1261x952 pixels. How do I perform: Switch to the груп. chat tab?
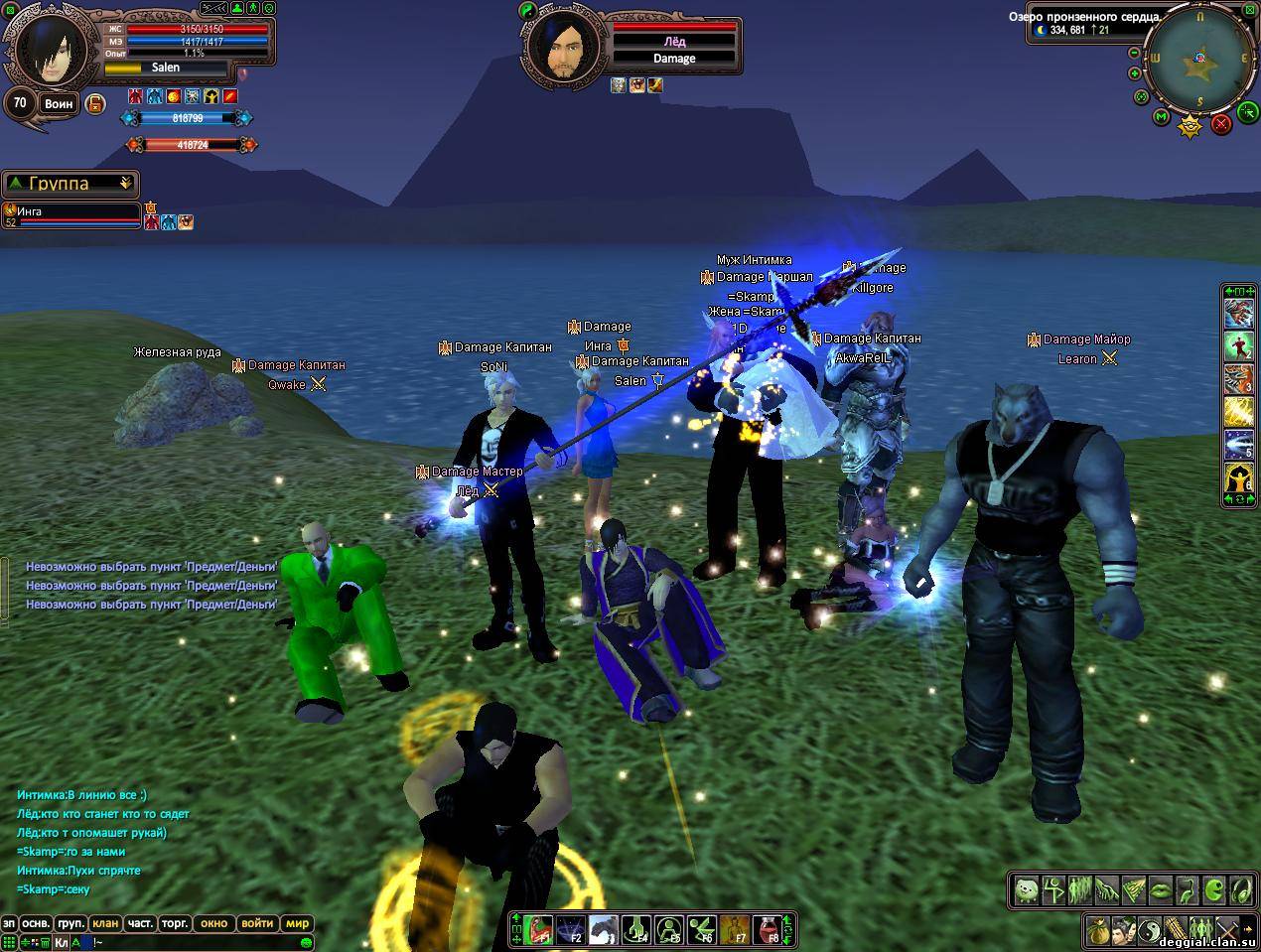70,923
